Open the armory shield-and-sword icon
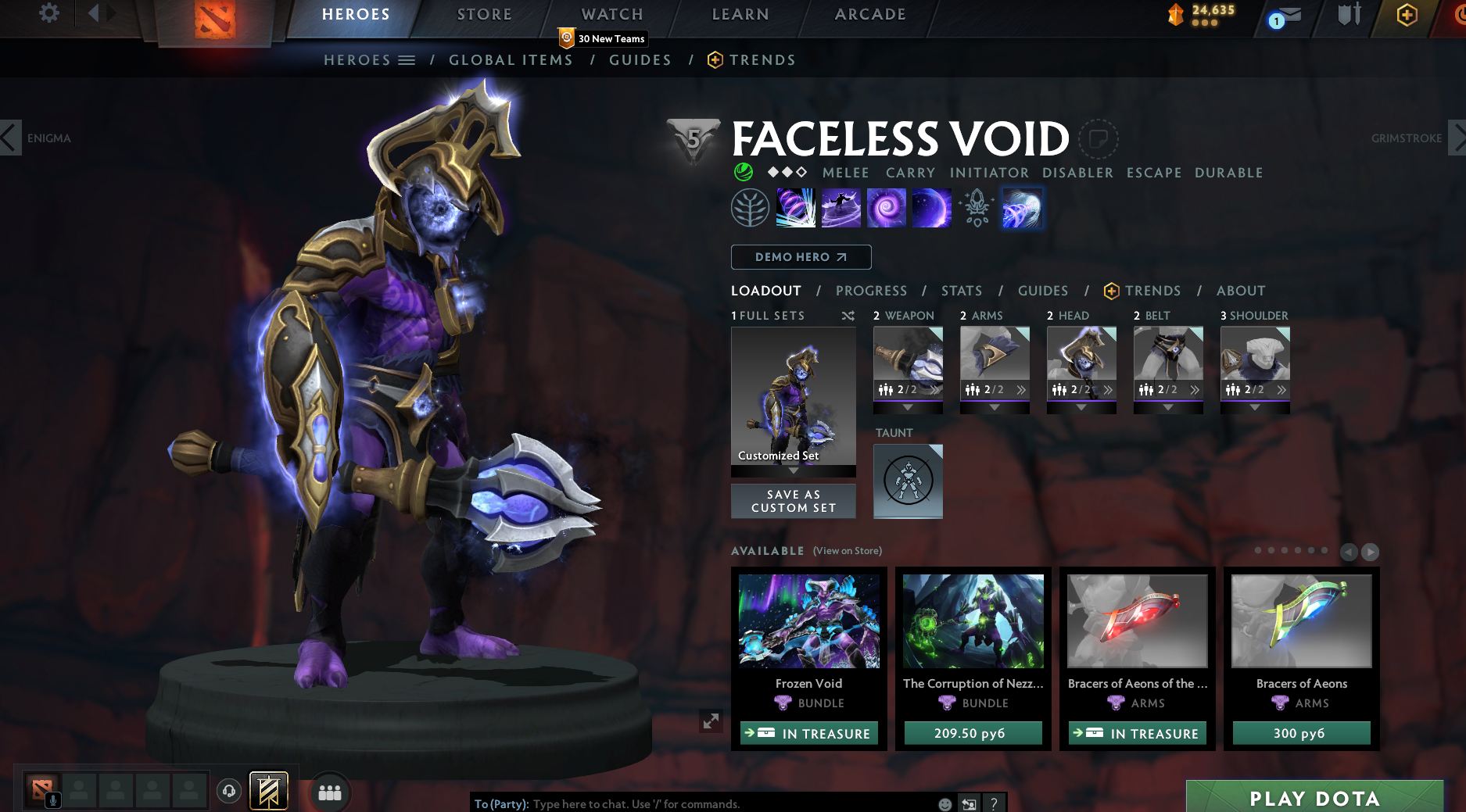Screen dimensions: 1466x812 (x=1349, y=17)
